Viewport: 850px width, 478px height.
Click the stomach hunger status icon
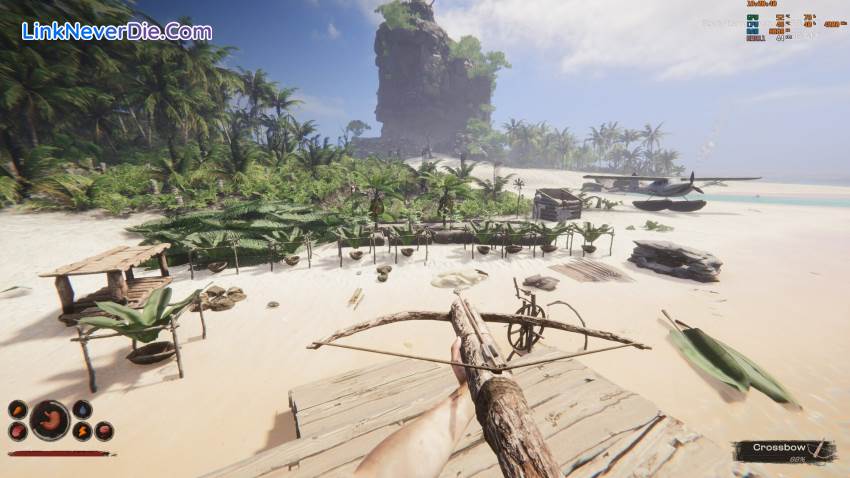(49, 420)
